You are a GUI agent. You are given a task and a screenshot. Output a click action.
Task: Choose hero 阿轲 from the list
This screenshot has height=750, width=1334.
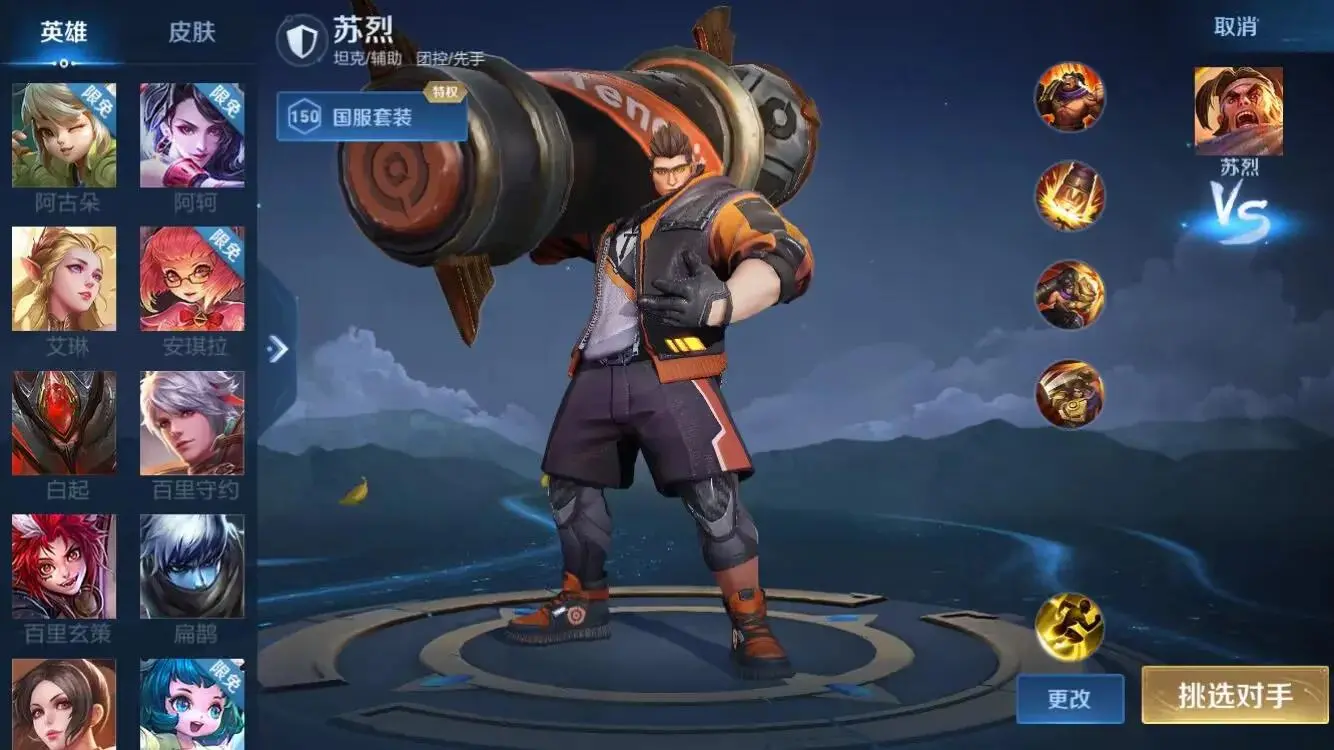pyautogui.click(x=192, y=135)
